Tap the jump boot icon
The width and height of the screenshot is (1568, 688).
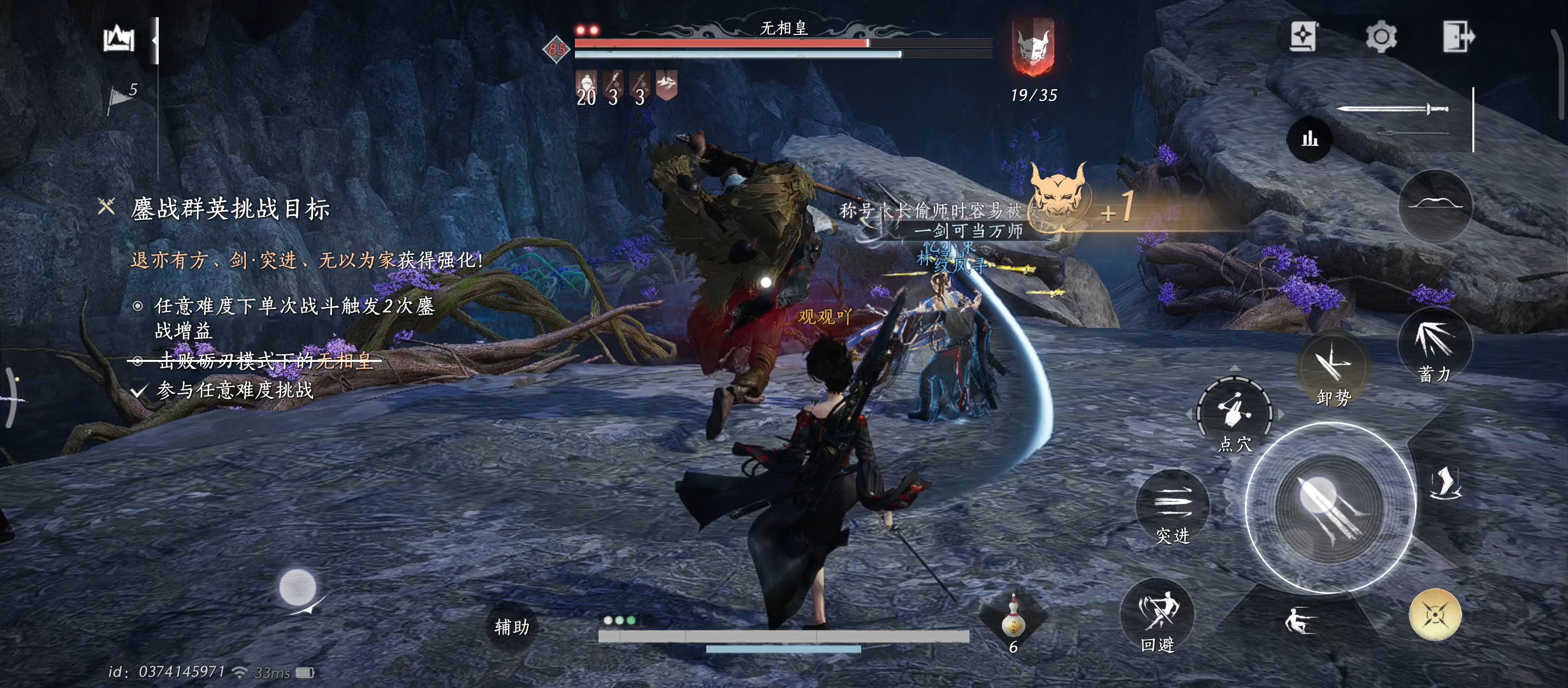(1445, 483)
